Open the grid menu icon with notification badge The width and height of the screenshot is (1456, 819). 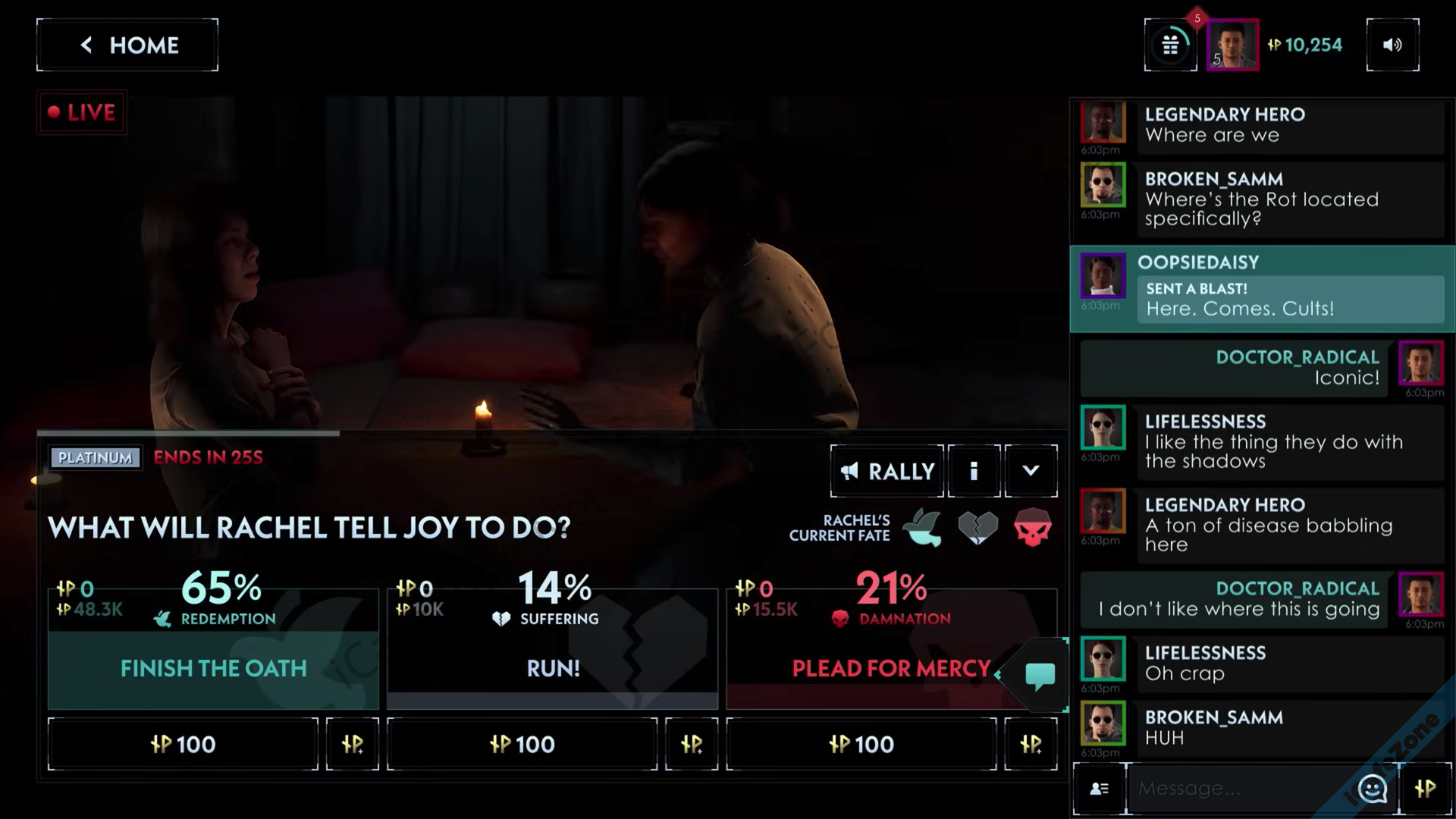point(1170,45)
